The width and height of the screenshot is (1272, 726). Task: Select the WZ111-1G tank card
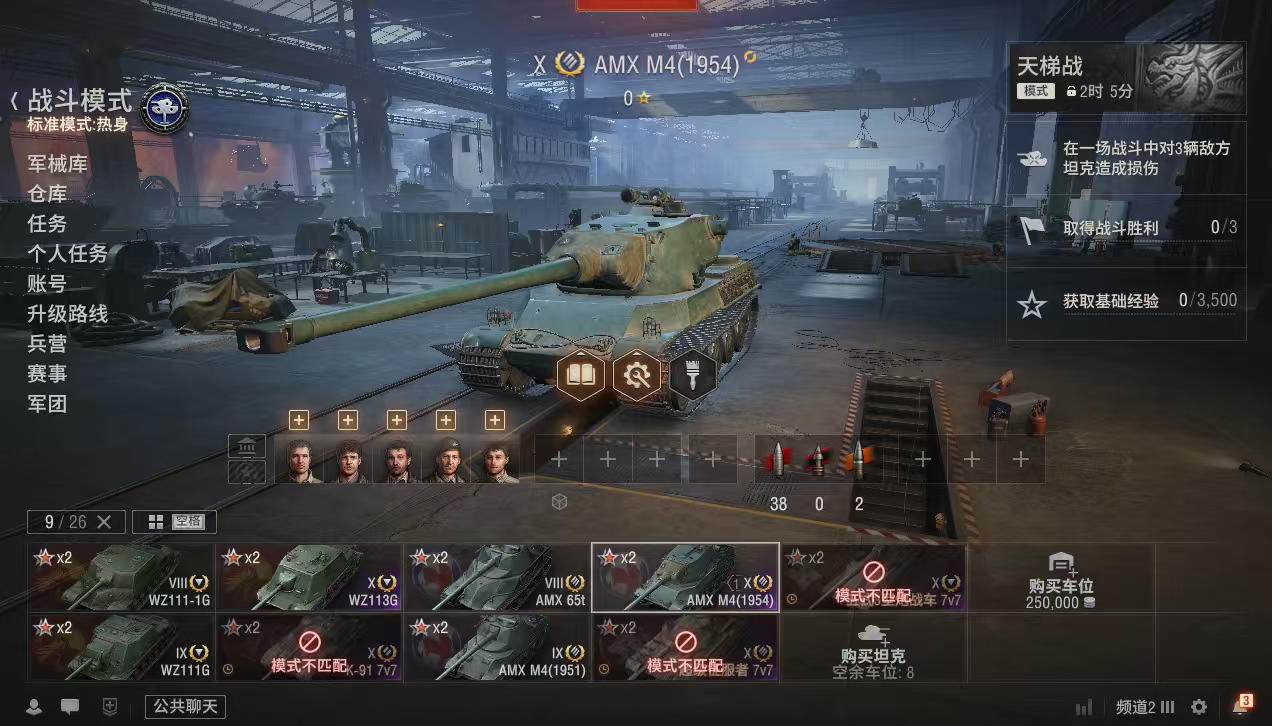coord(122,577)
